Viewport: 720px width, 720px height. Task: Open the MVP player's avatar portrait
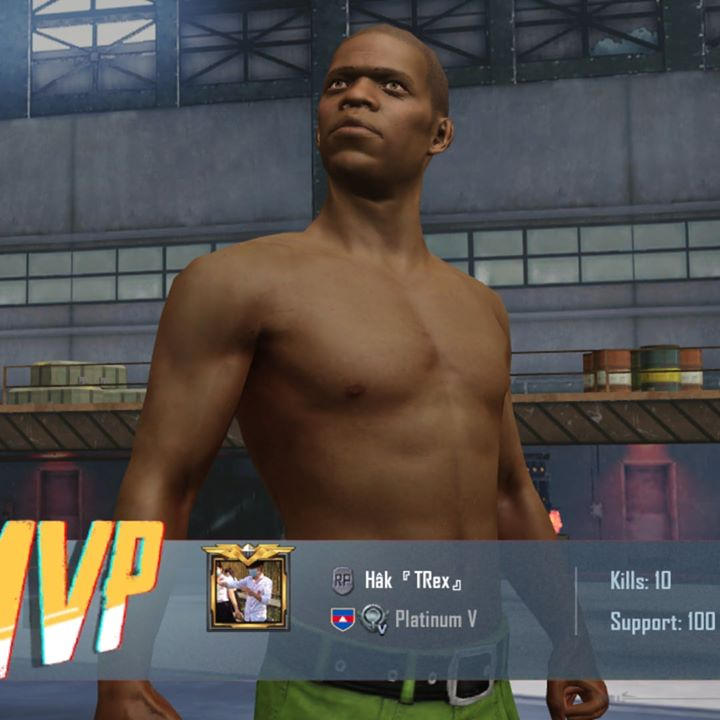click(x=247, y=592)
